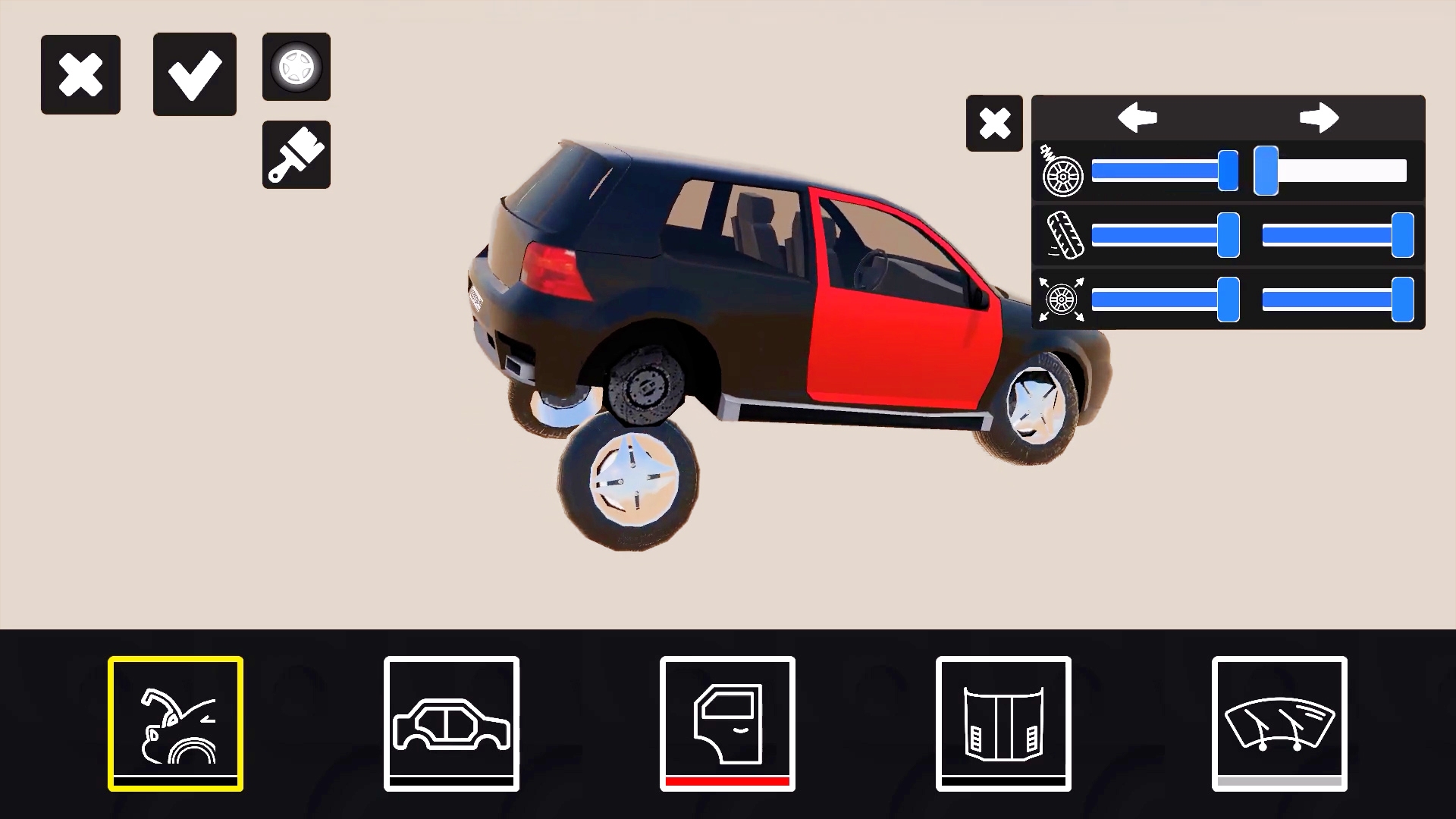Viewport: 1456px width, 819px height.
Task: Click the front wheel offset slider handle
Action: click(x=1228, y=300)
